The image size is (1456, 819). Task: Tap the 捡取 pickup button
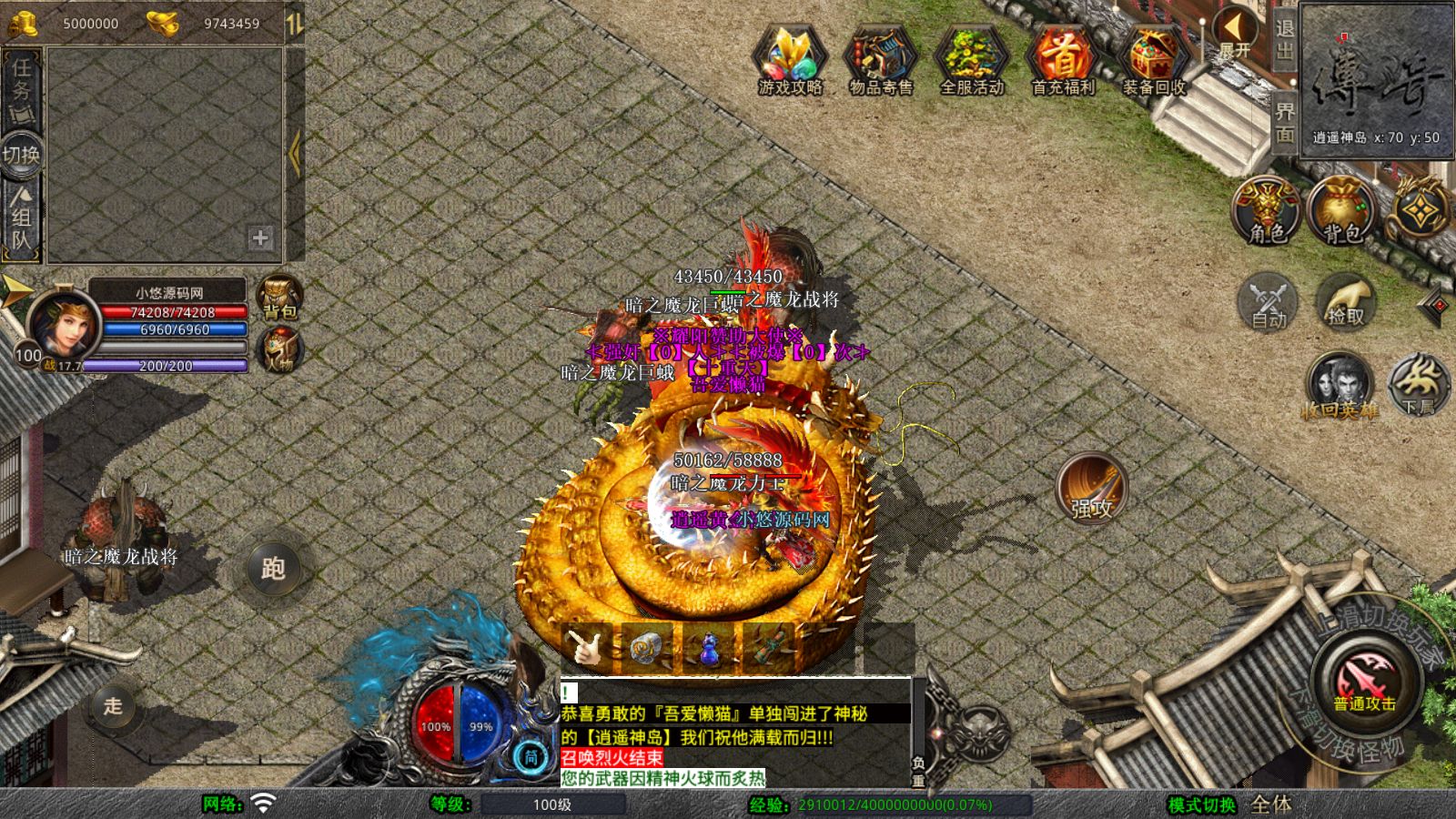coord(1346,301)
